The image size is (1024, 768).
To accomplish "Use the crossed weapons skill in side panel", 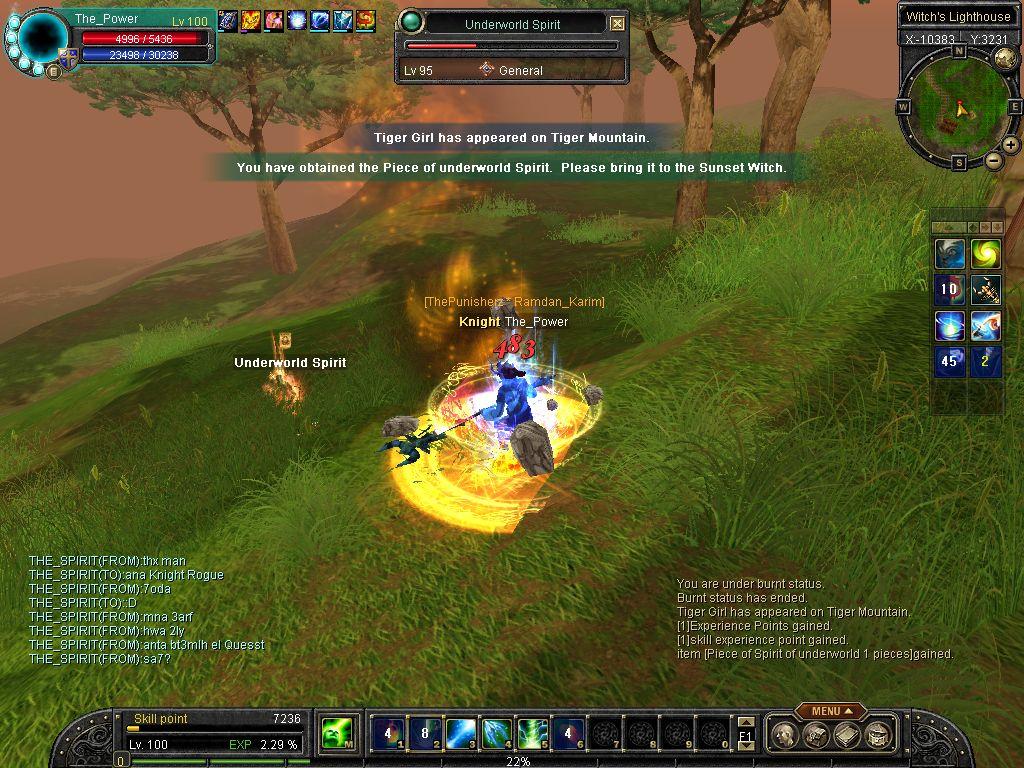I will pos(985,290).
